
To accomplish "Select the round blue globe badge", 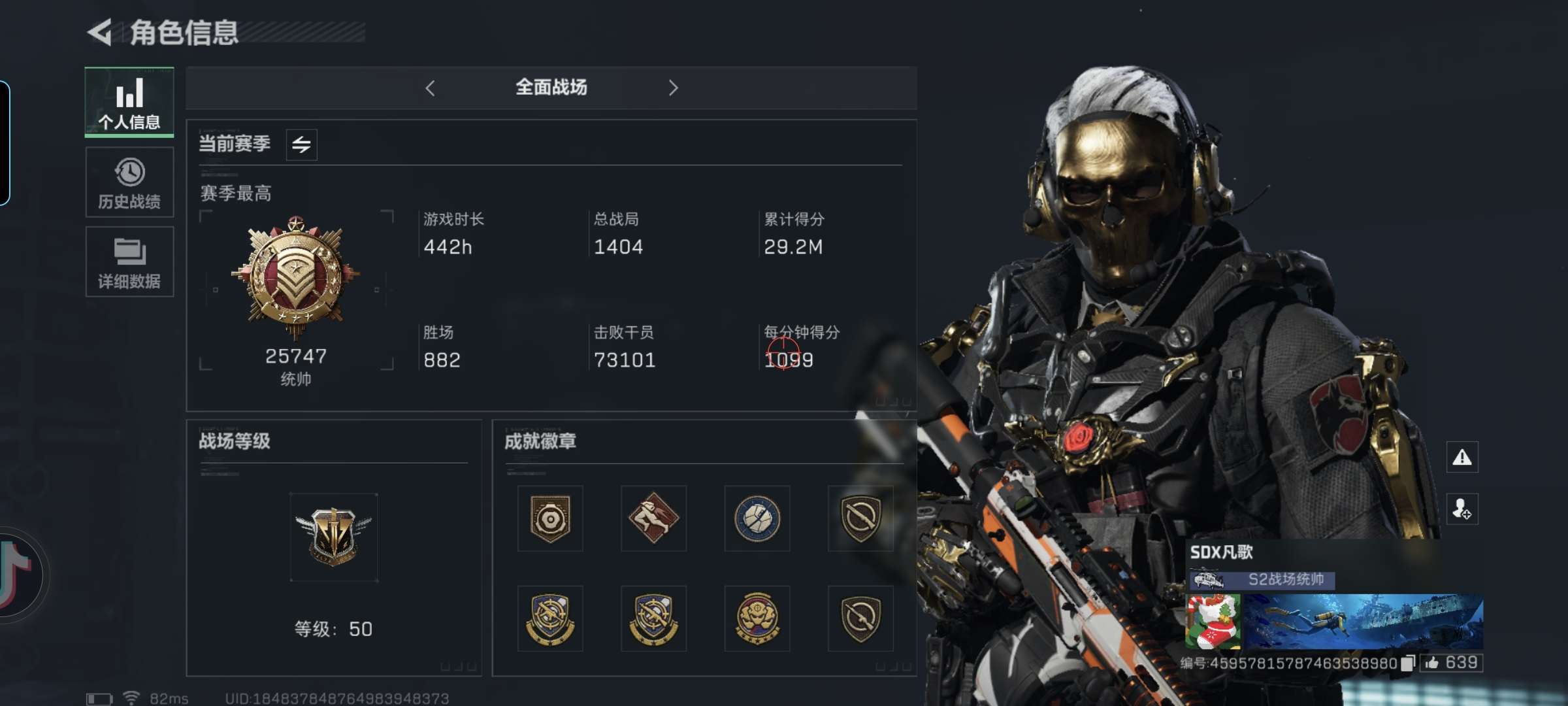I will point(757,518).
